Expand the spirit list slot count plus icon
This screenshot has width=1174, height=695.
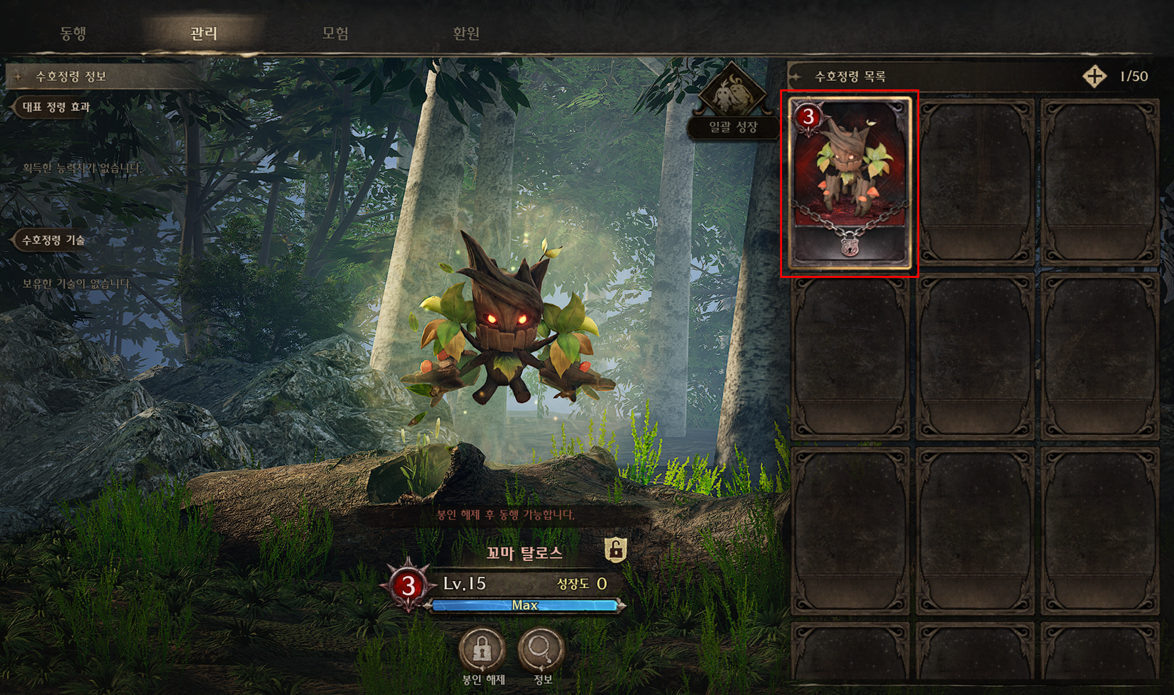coord(1094,76)
